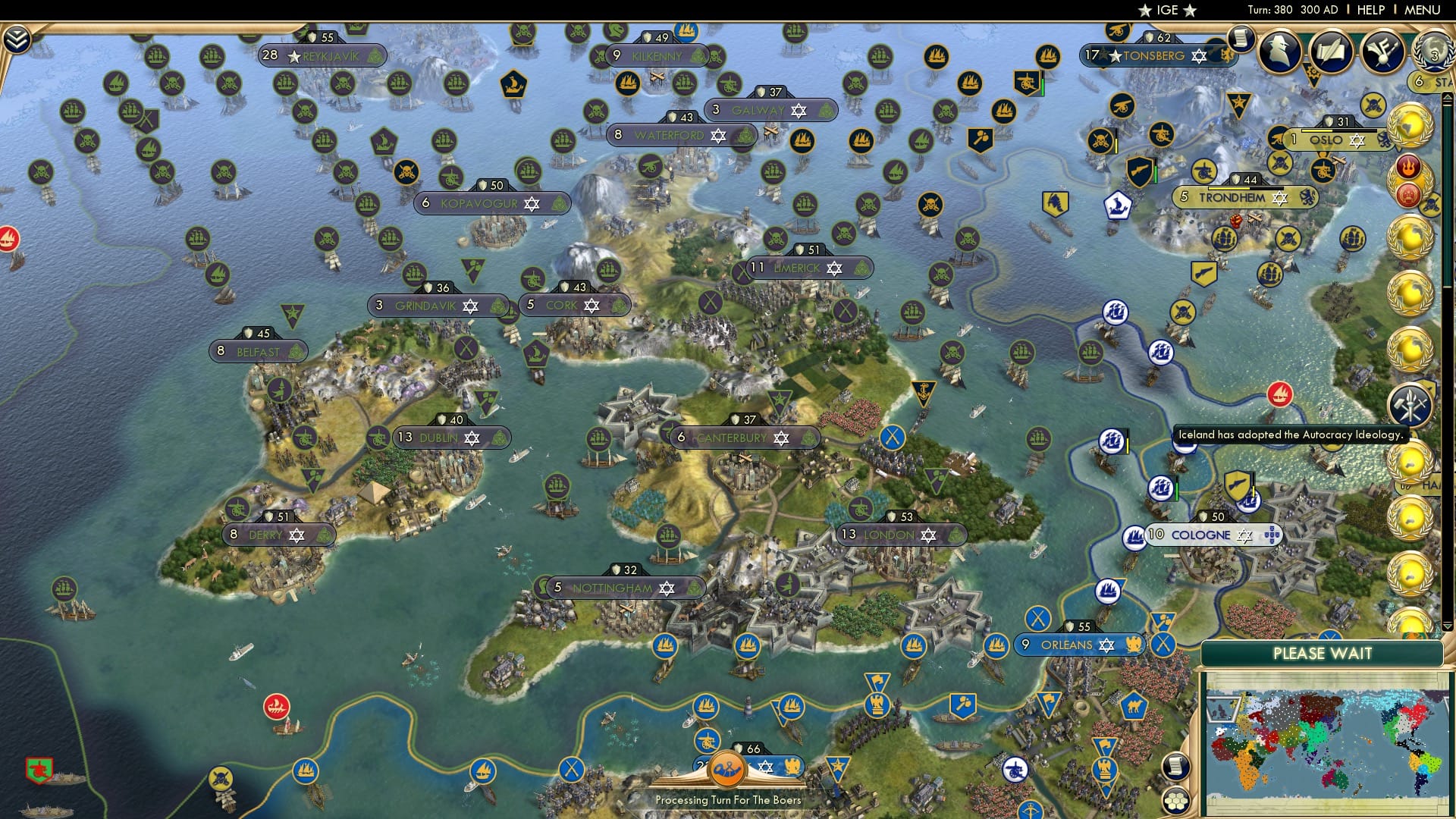
Task: Click the crossed hammer-and-torch ideology notification
Action: pos(1410,406)
